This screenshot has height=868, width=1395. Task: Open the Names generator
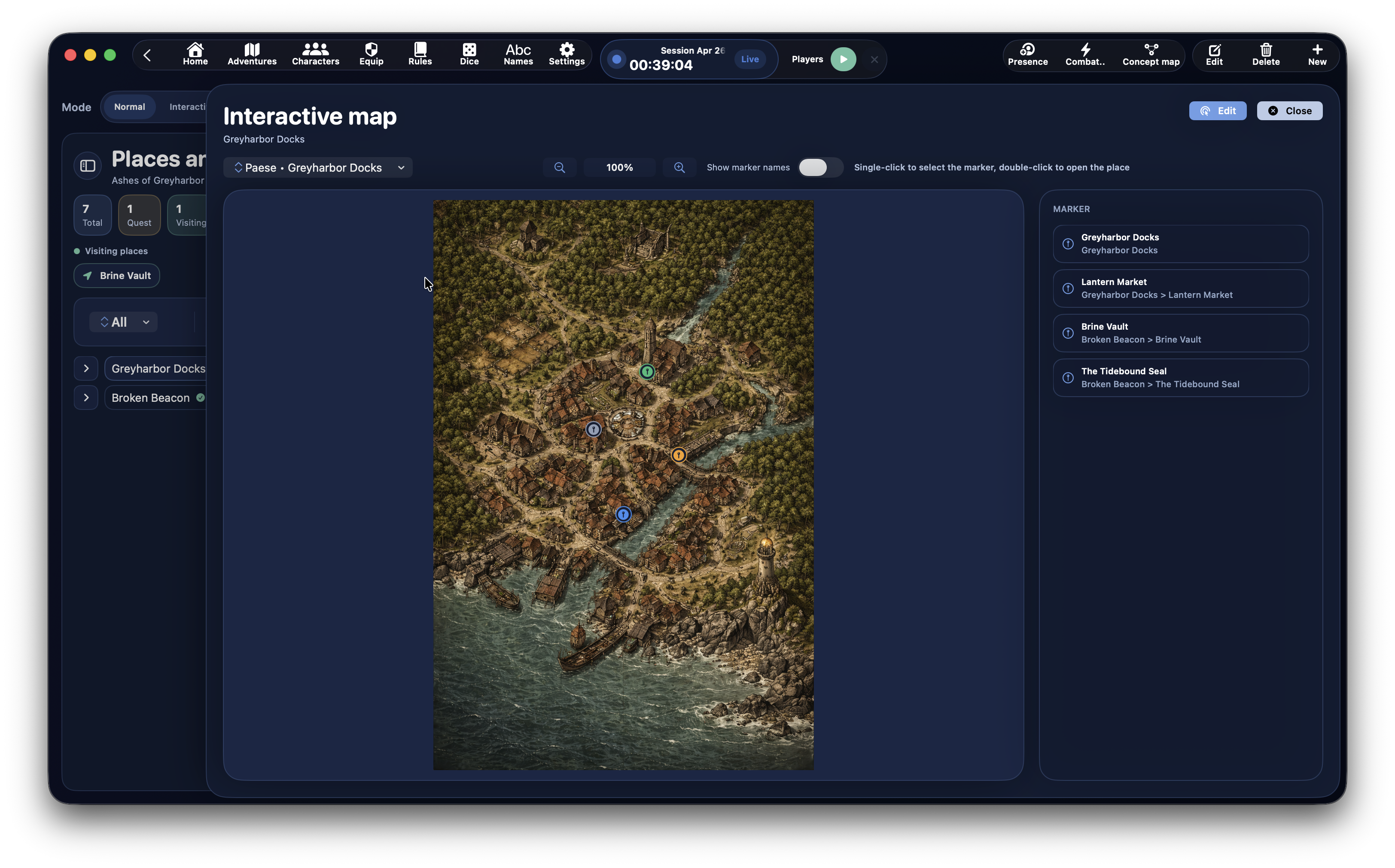pos(518,54)
